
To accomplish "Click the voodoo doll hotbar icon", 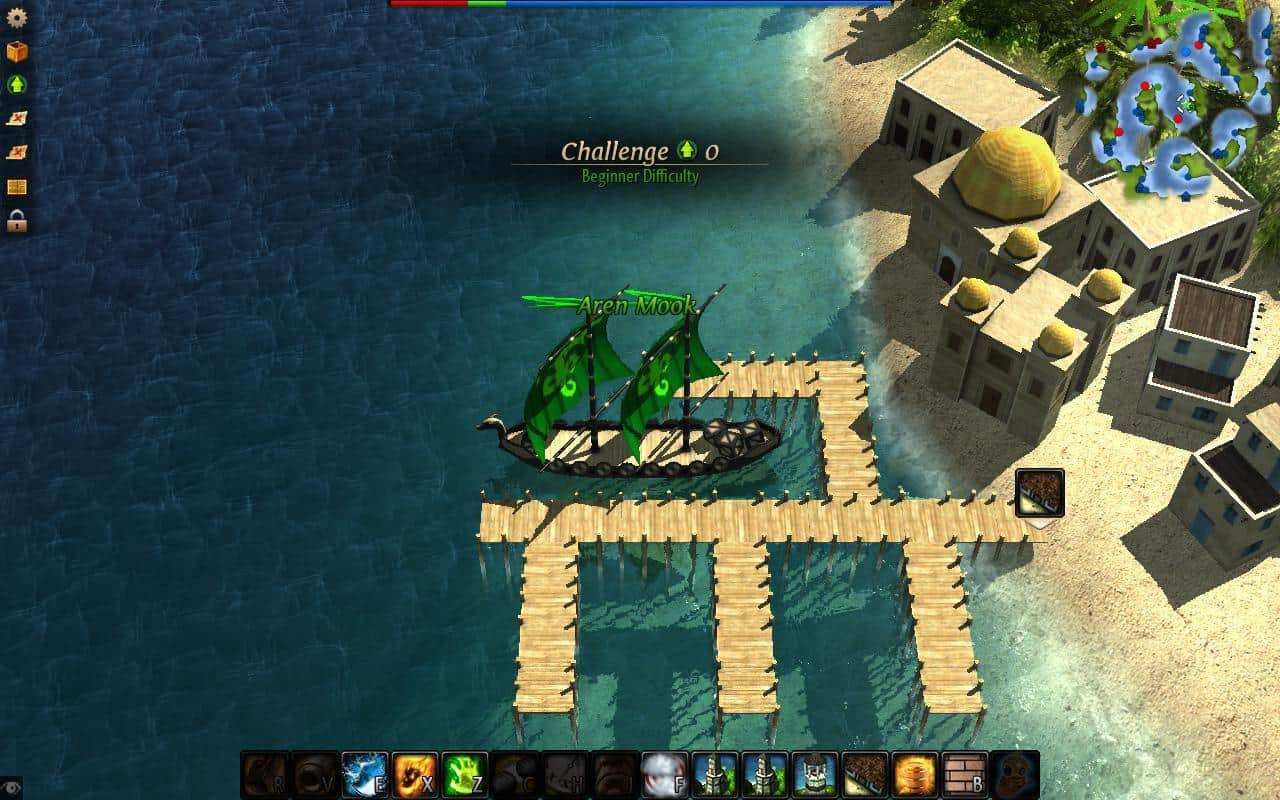I will (1015, 775).
